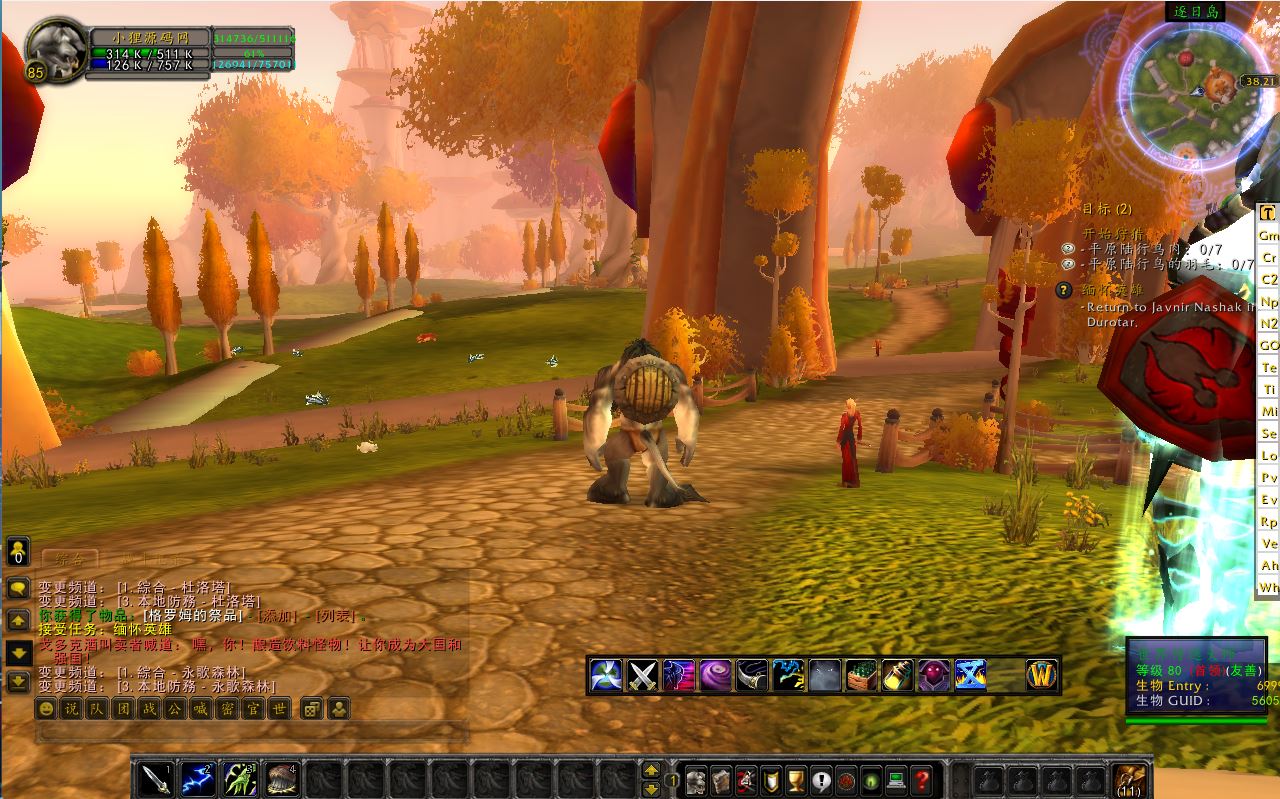Select the 喊 (yell) chat channel button

click(201, 708)
